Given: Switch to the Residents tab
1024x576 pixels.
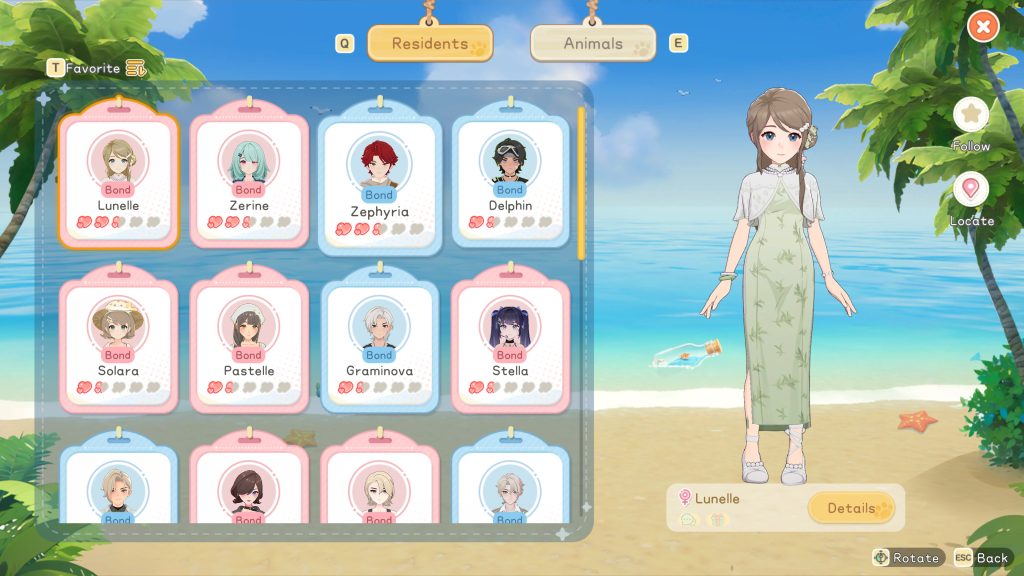Looking at the screenshot, I should coord(430,44).
